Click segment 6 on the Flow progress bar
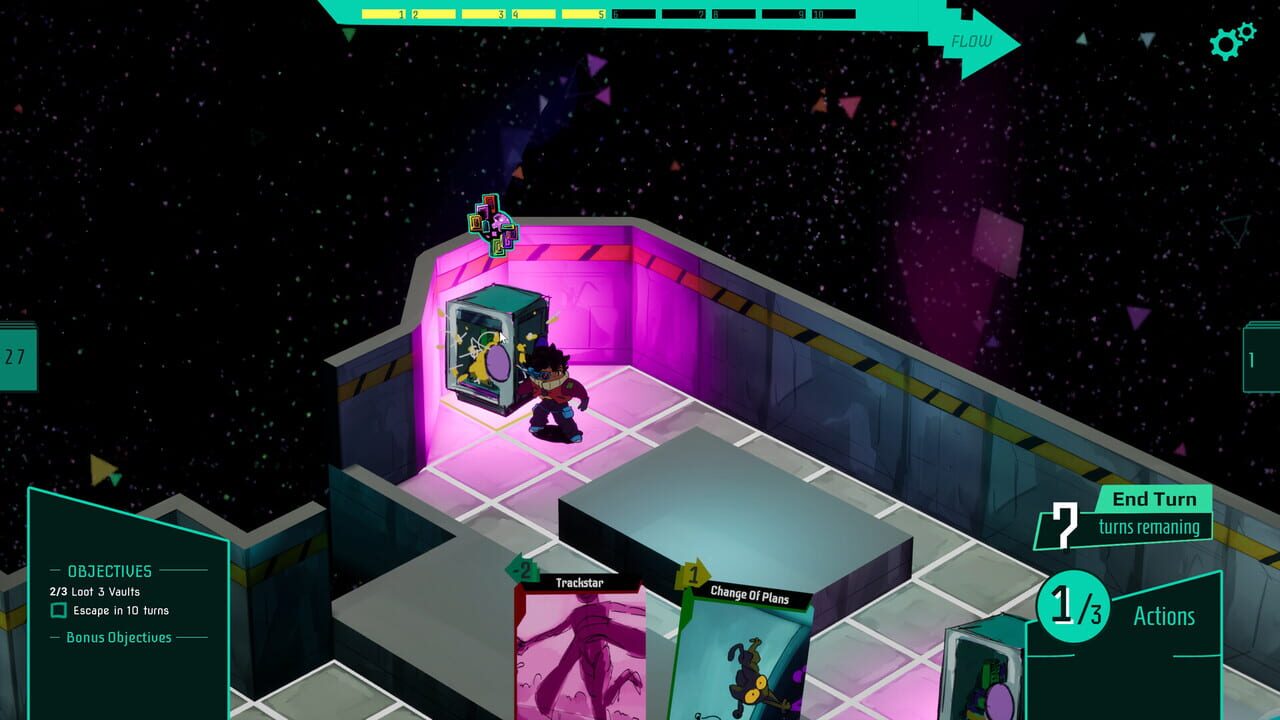Image resolution: width=1280 pixels, height=720 pixels. [x=636, y=15]
